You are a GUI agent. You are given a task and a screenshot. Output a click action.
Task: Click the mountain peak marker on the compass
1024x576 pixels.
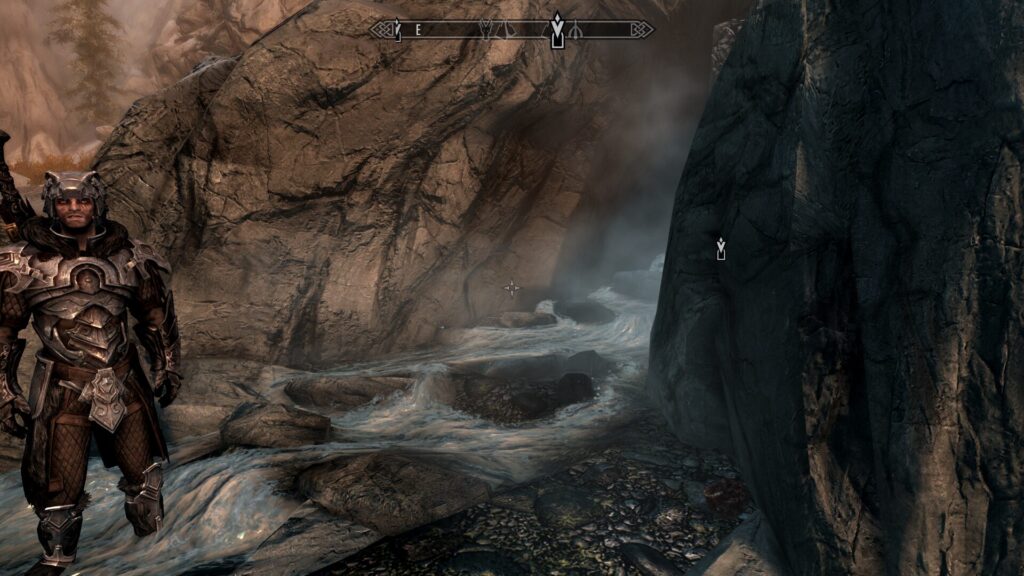(x=506, y=30)
